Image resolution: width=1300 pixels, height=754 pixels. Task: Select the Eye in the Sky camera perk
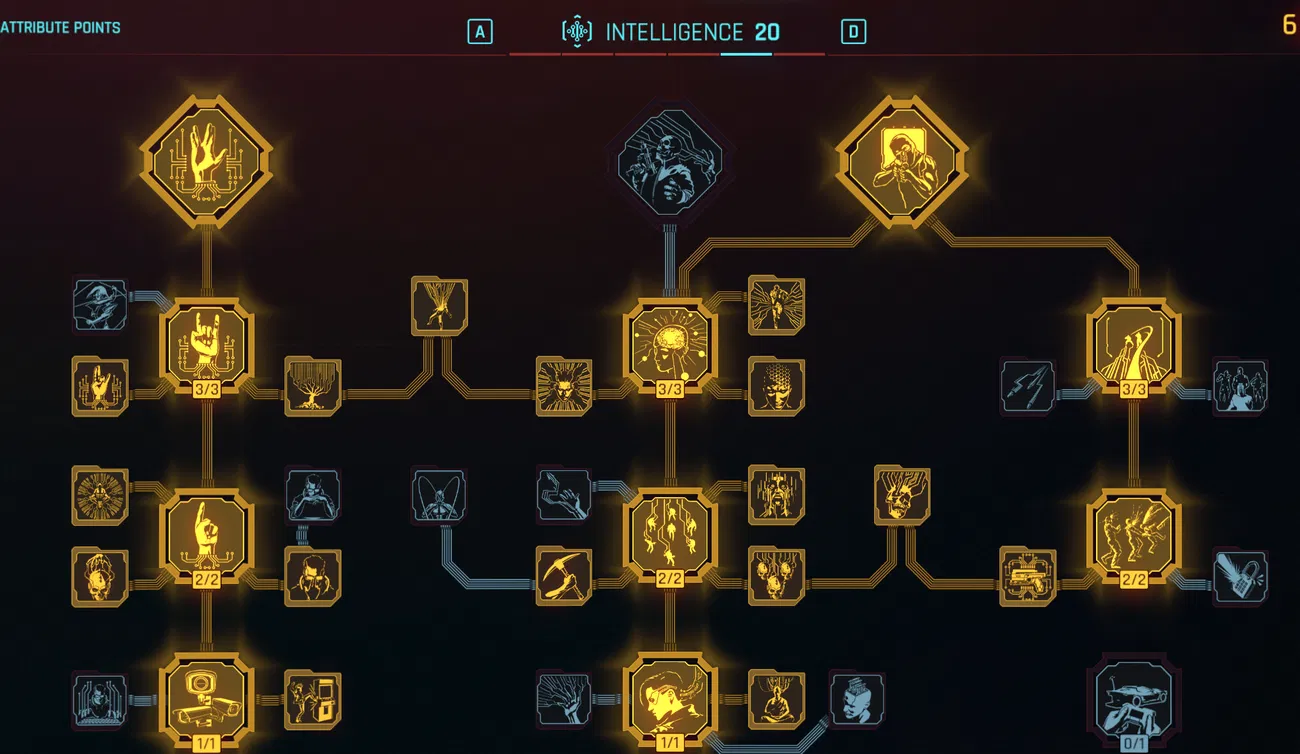pyautogui.click(x=205, y=700)
